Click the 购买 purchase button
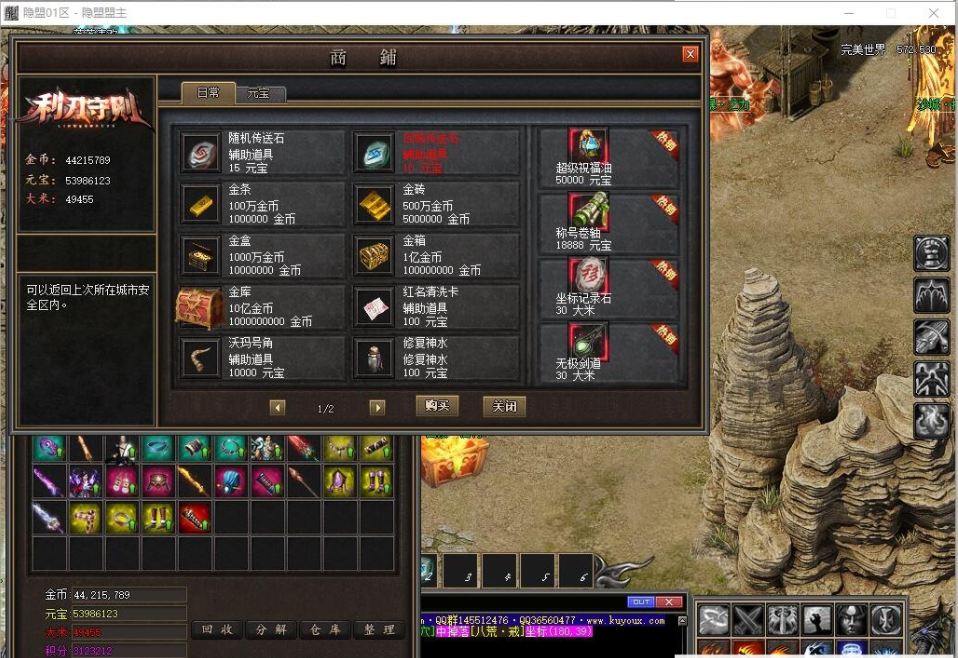The height and width of the screenshot is (658, 958). pyautogui.click(x=437, y=406)
